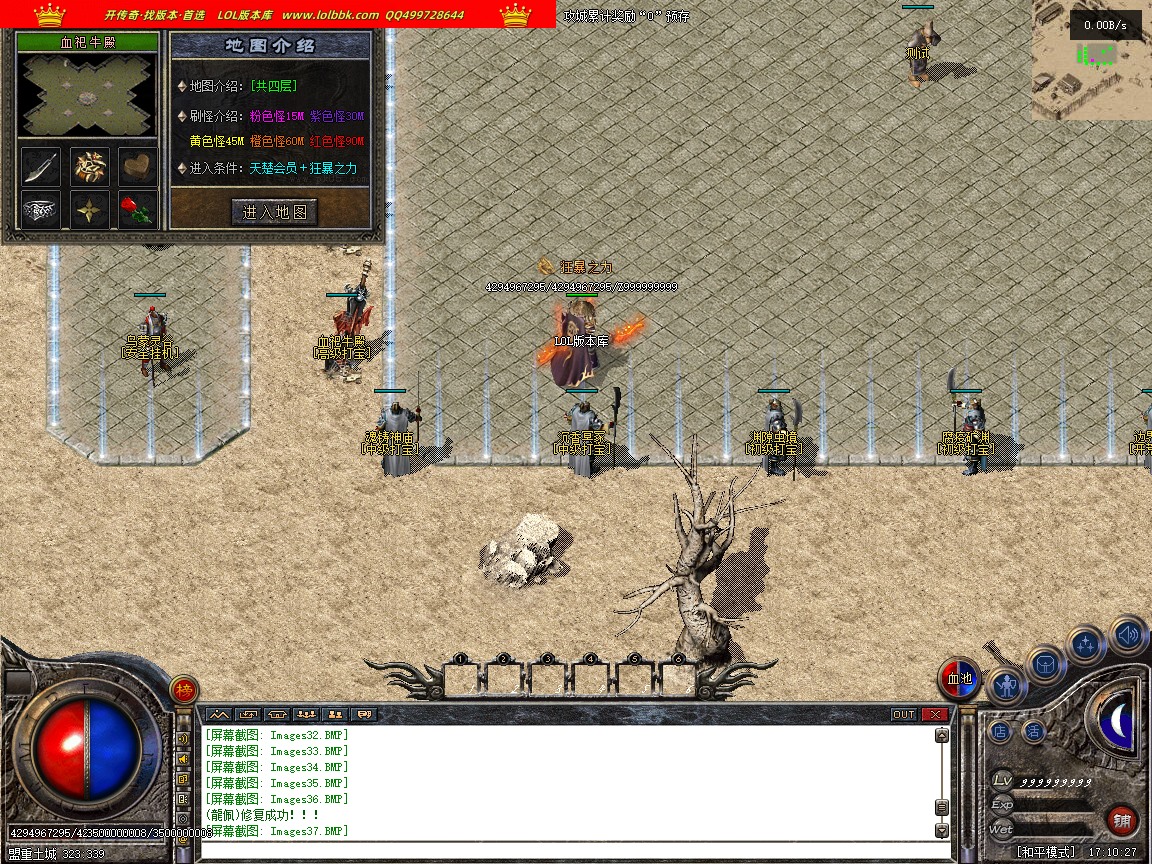The image size is (1152, 864).
Task: Select the silver ring item icon
Action: click(40, 210)
